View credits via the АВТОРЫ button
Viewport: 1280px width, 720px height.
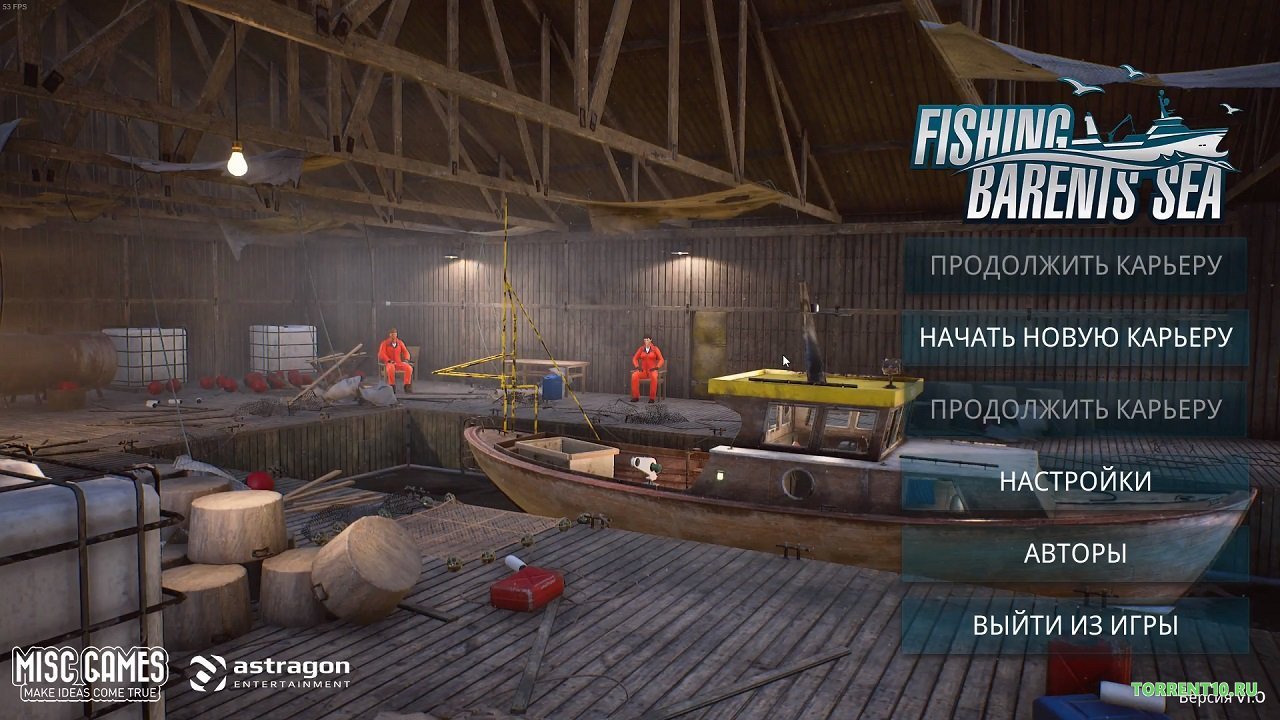pos(1077,552)
